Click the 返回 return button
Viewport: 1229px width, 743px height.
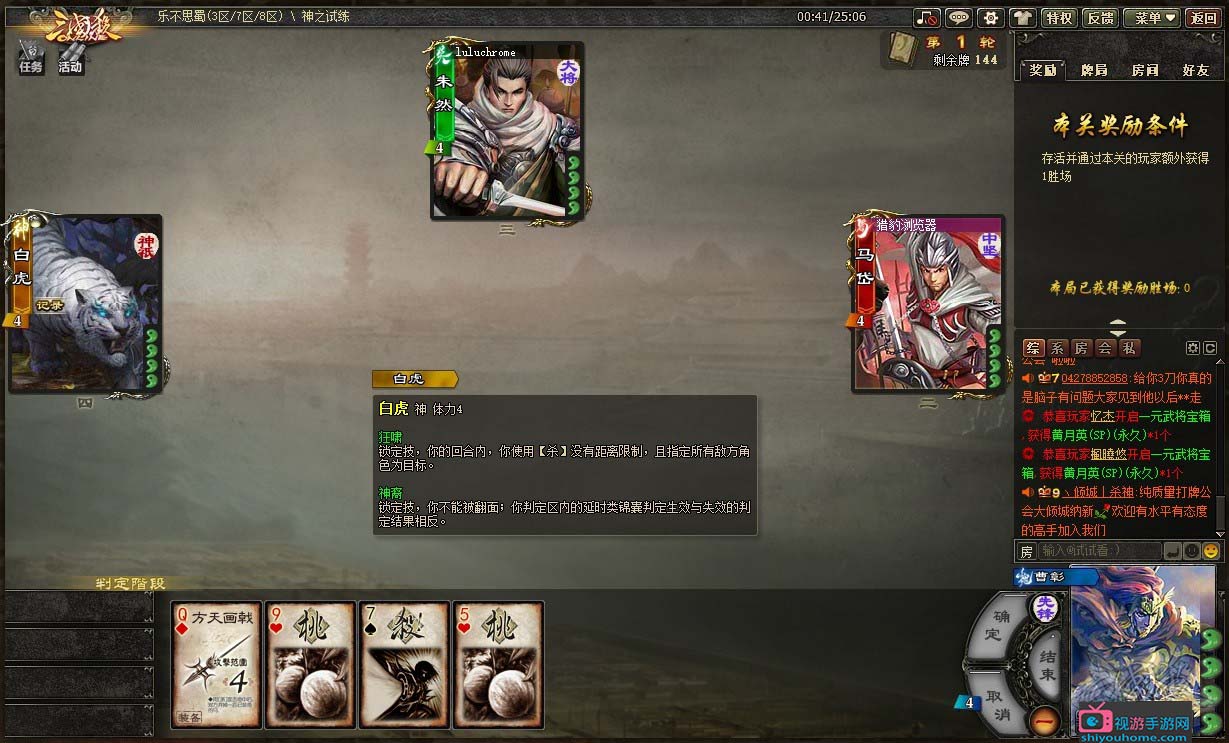1203,18
